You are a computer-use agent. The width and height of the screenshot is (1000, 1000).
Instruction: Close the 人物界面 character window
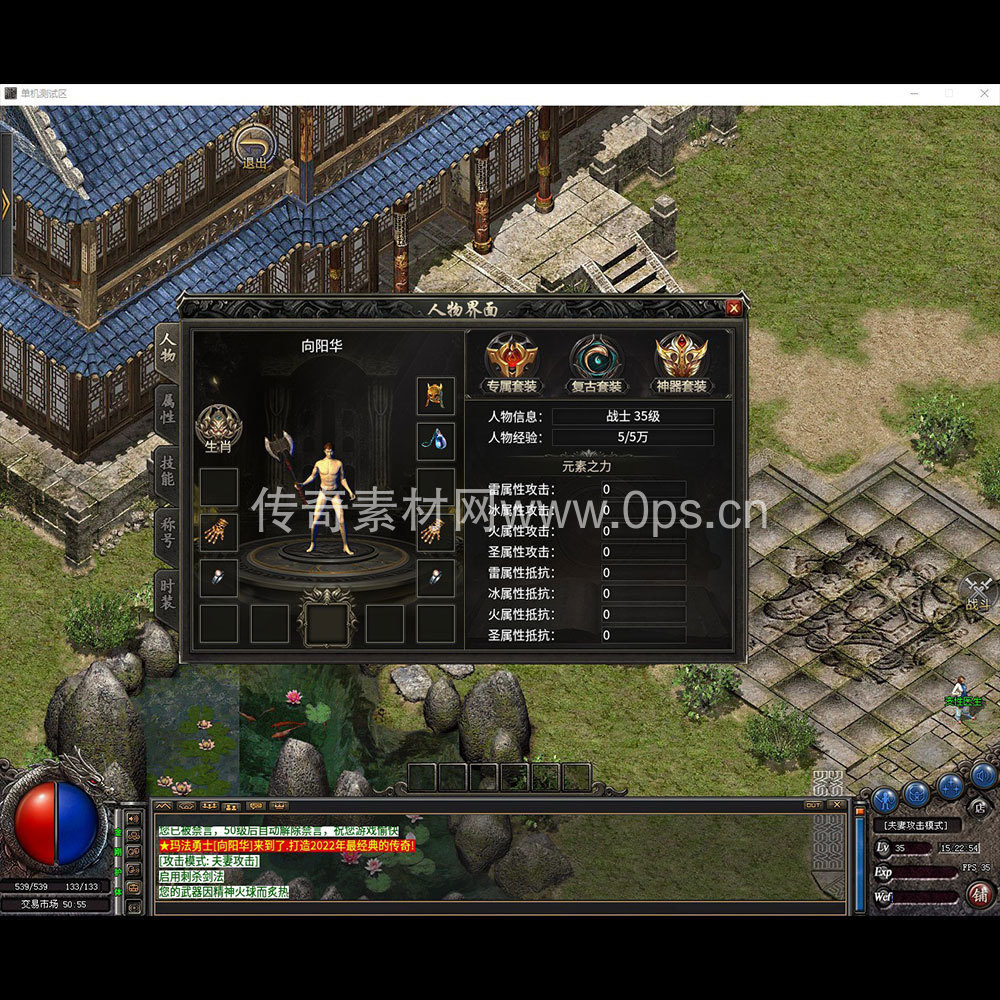click(734, 308)
